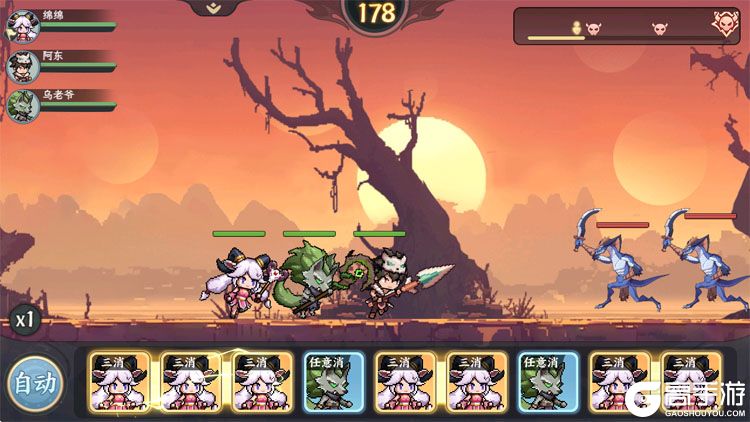Select 鸟老爷's party portrait
The image size is (750, 422).
(x=23, y=106)
